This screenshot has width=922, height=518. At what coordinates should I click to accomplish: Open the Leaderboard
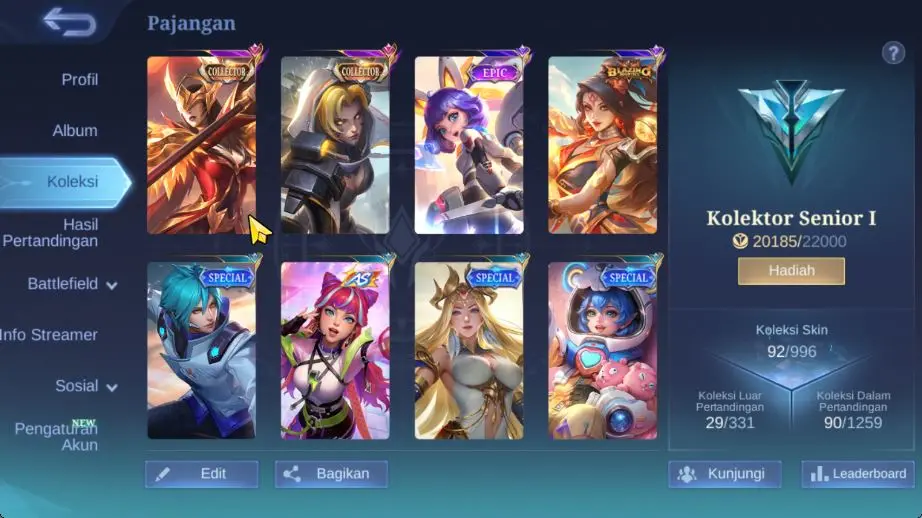859,474
